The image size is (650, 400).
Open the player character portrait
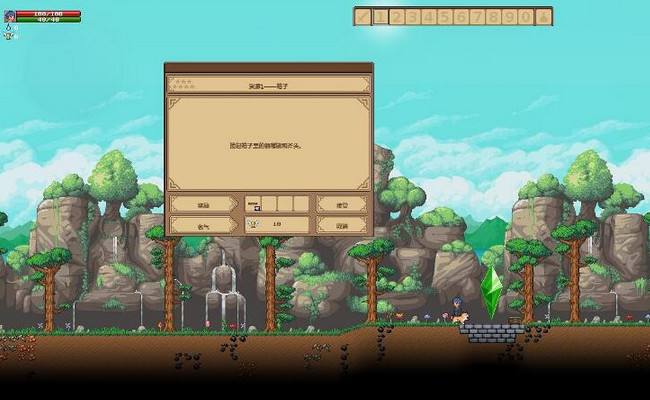[9, 16]
